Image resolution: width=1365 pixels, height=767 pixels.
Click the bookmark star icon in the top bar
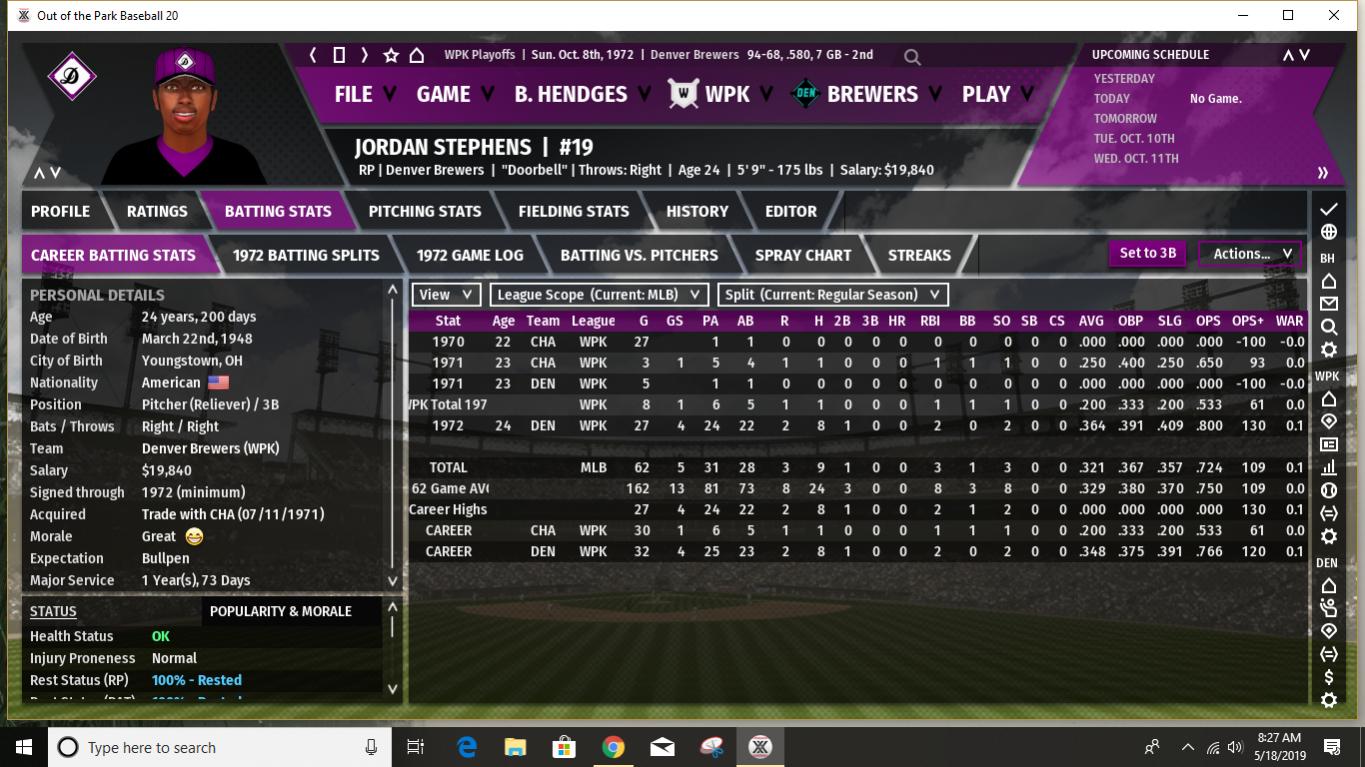[389, 55]
